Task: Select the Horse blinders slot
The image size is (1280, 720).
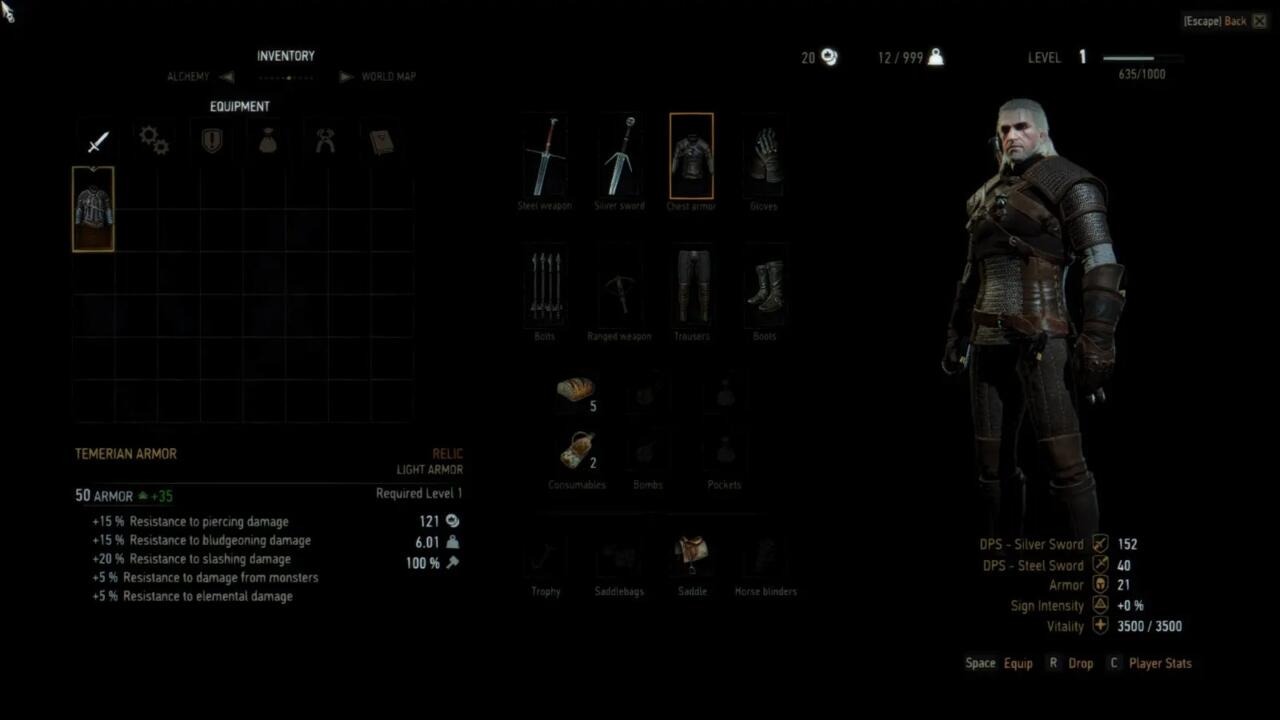Action: coord(765,555)
